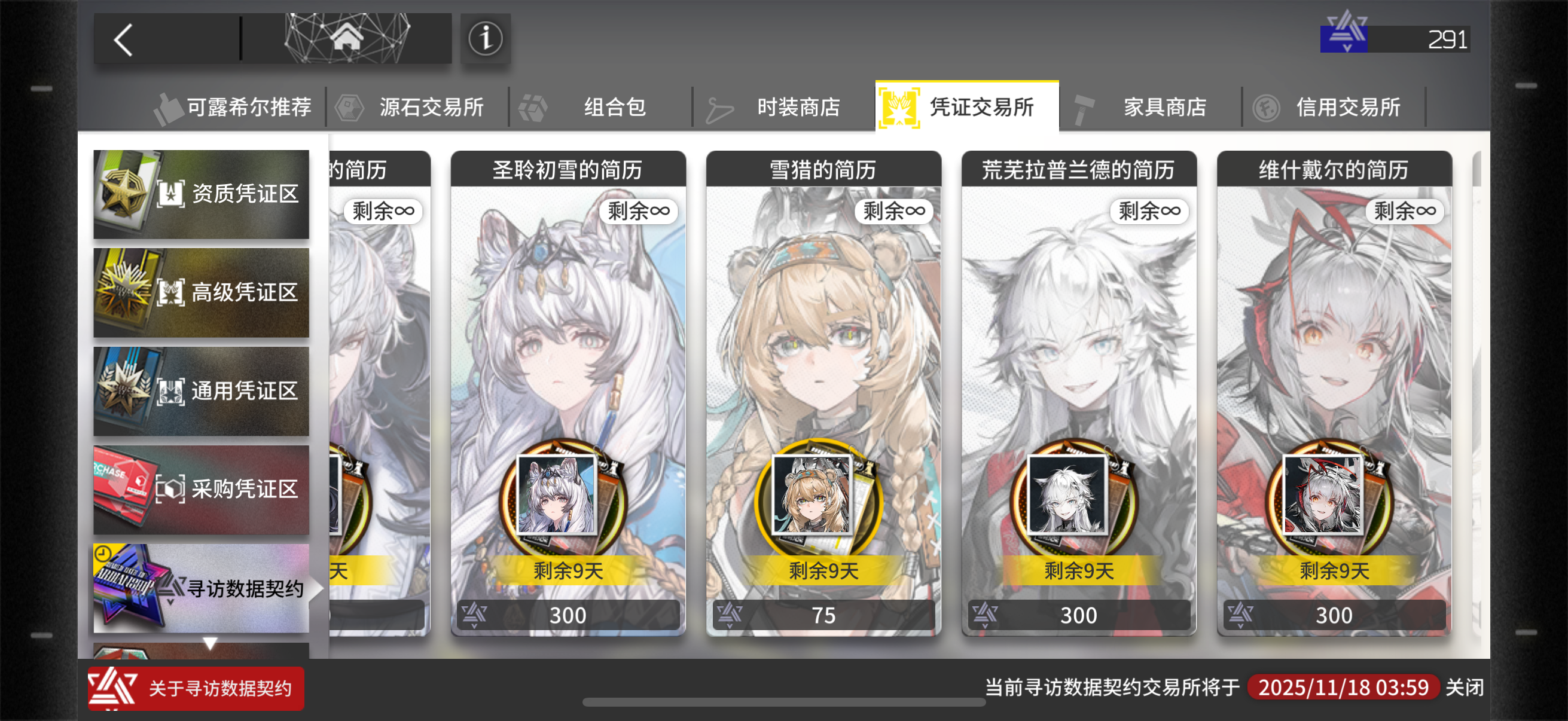Select the brush icon beside 可露希尔推荐
This screenshot has height=721, width=1568.
168,106
